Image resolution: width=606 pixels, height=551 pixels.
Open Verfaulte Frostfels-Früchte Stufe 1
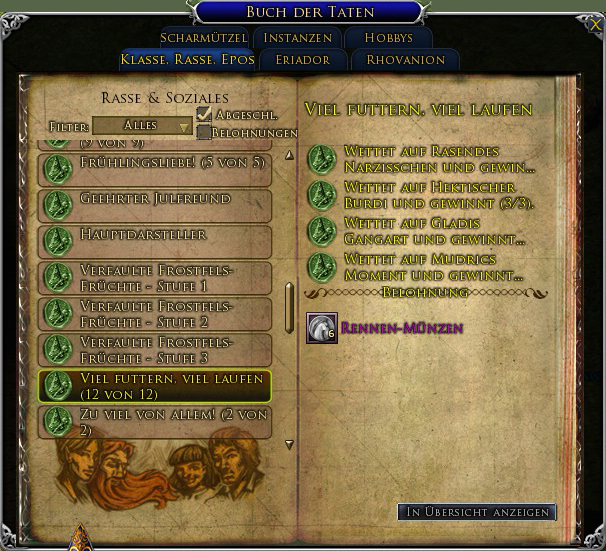(155, 277)
